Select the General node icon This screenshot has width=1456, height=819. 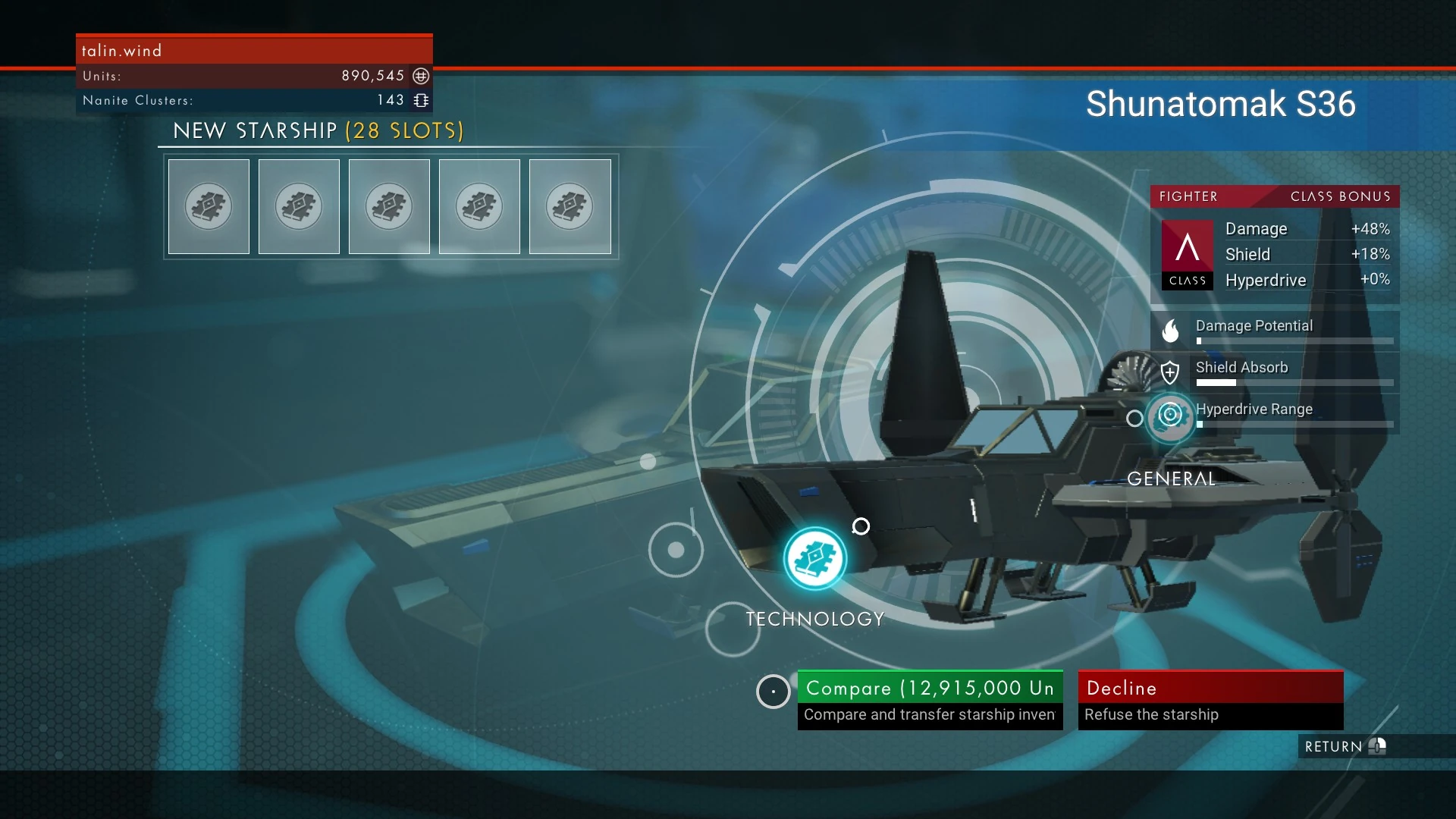(1170, 415)
